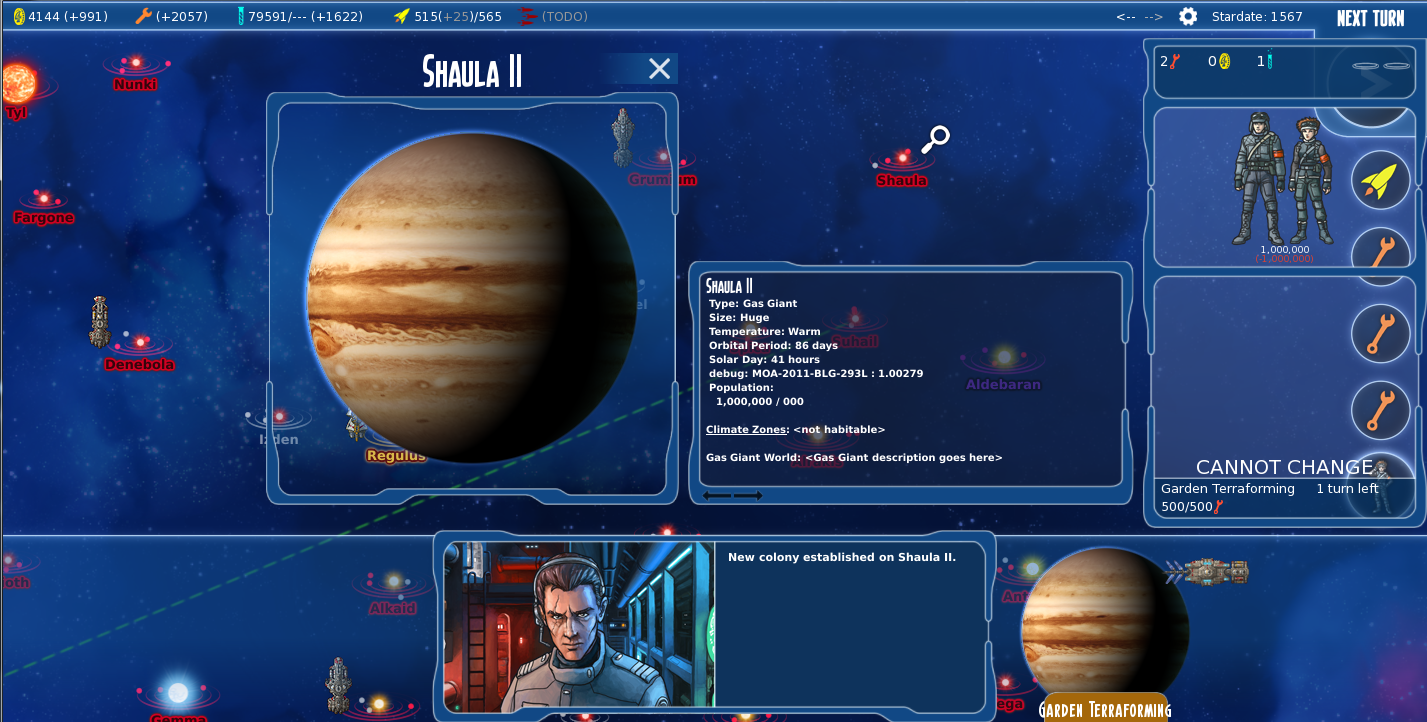Open the settings gear icon
Image resolution: width=1427 pixels, height=722 pixels.
[1186, 16]
